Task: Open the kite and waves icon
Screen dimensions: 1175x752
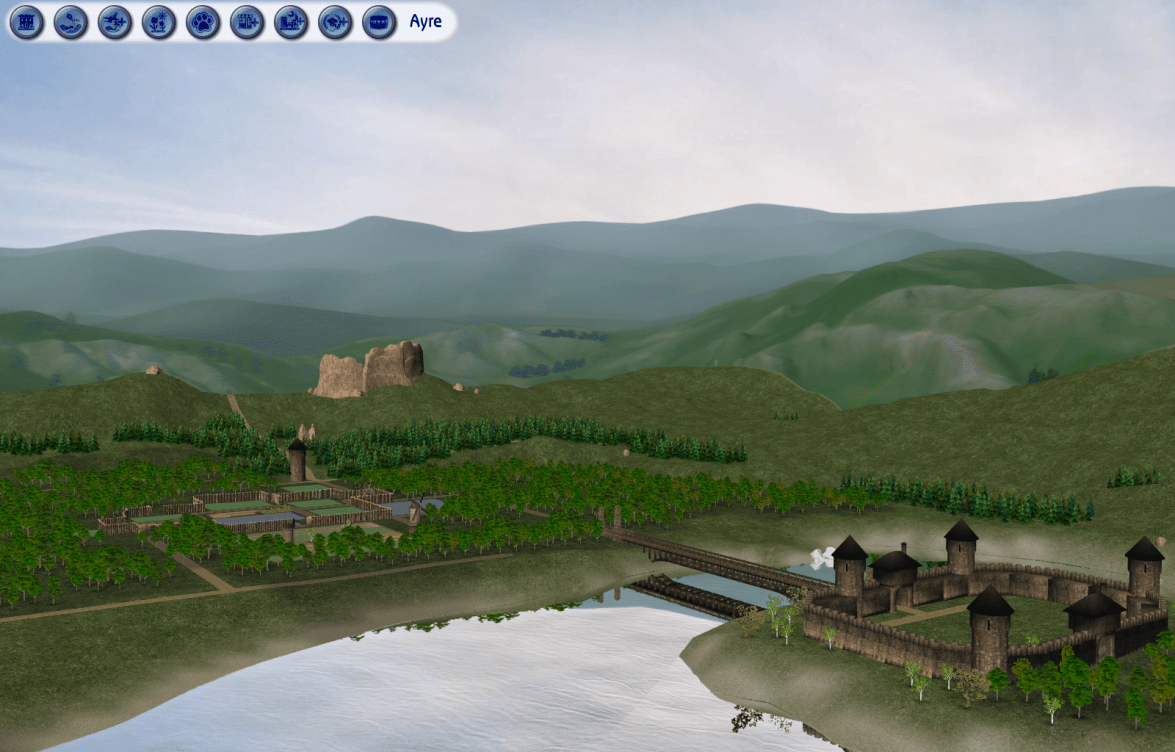Action: (71, 22)
